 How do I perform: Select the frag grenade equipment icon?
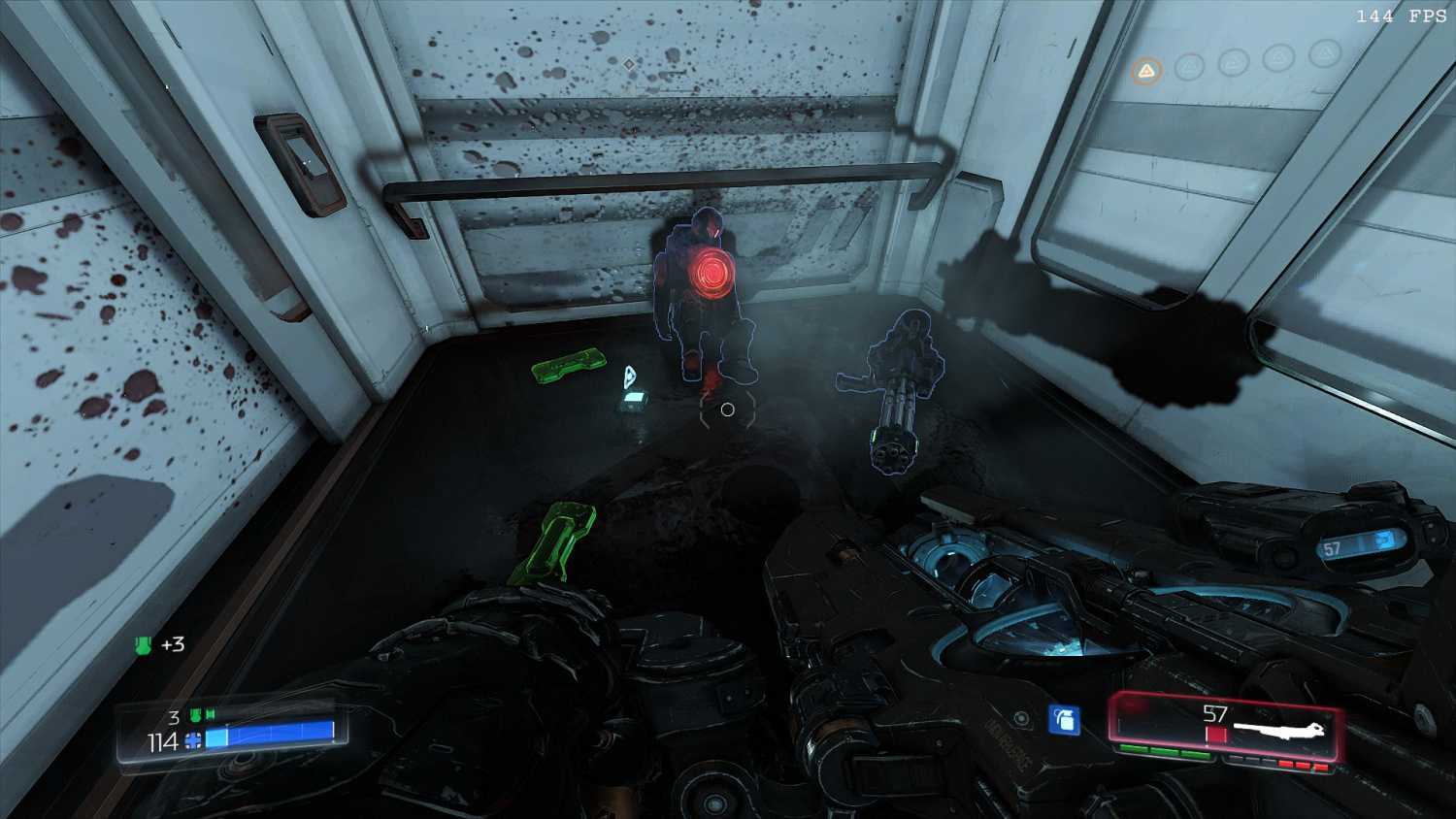(1065, 720)
